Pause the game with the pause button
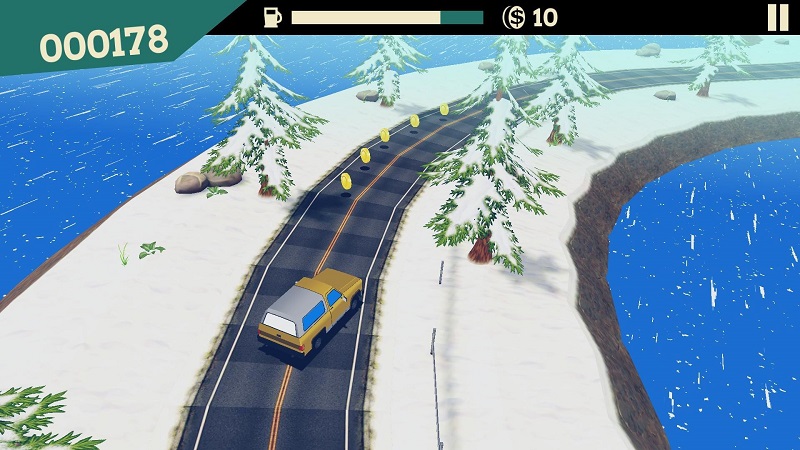The image size is (800, 450). [x=777, y=17]
